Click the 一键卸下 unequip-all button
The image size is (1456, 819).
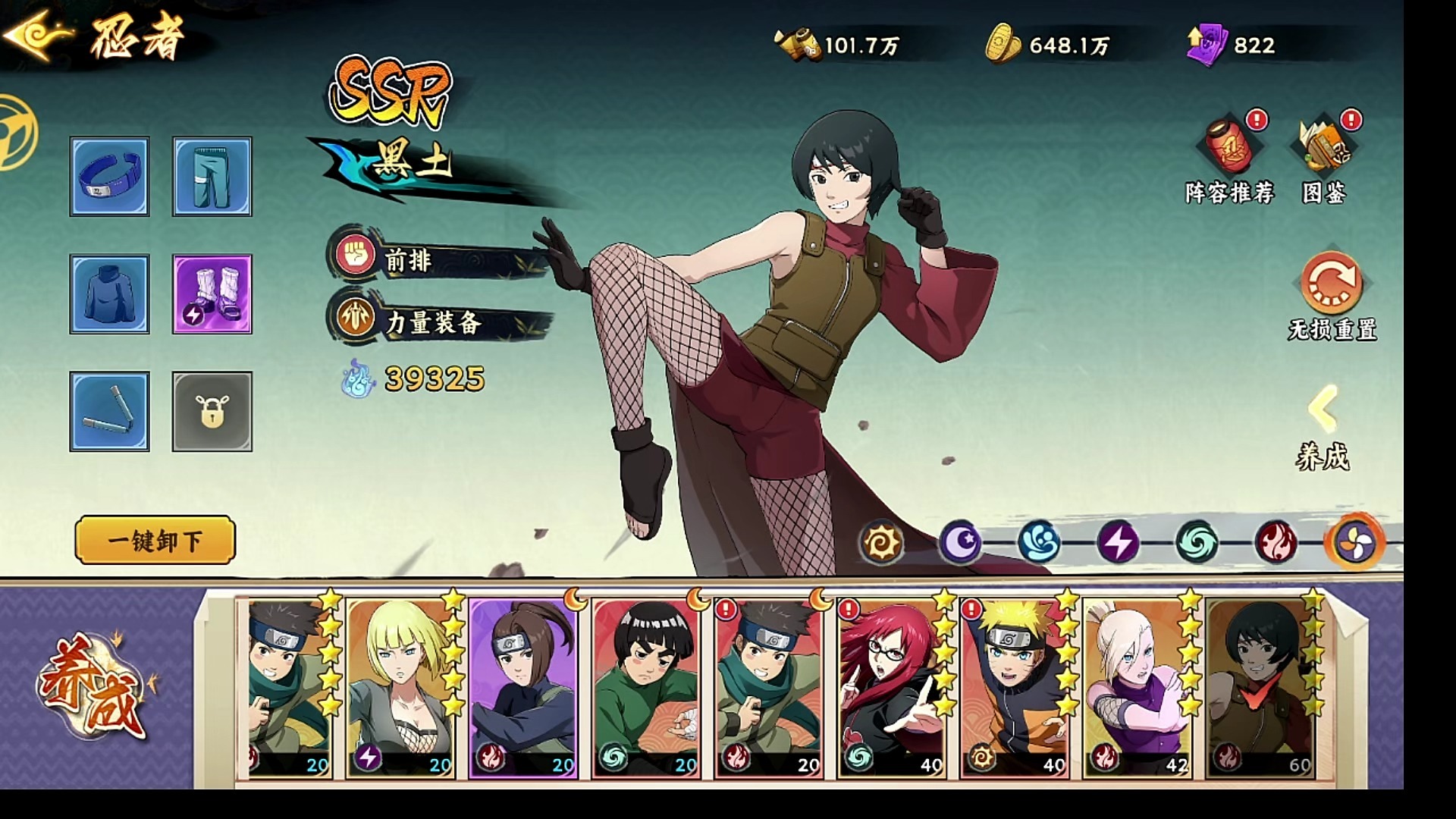point(155,541)
